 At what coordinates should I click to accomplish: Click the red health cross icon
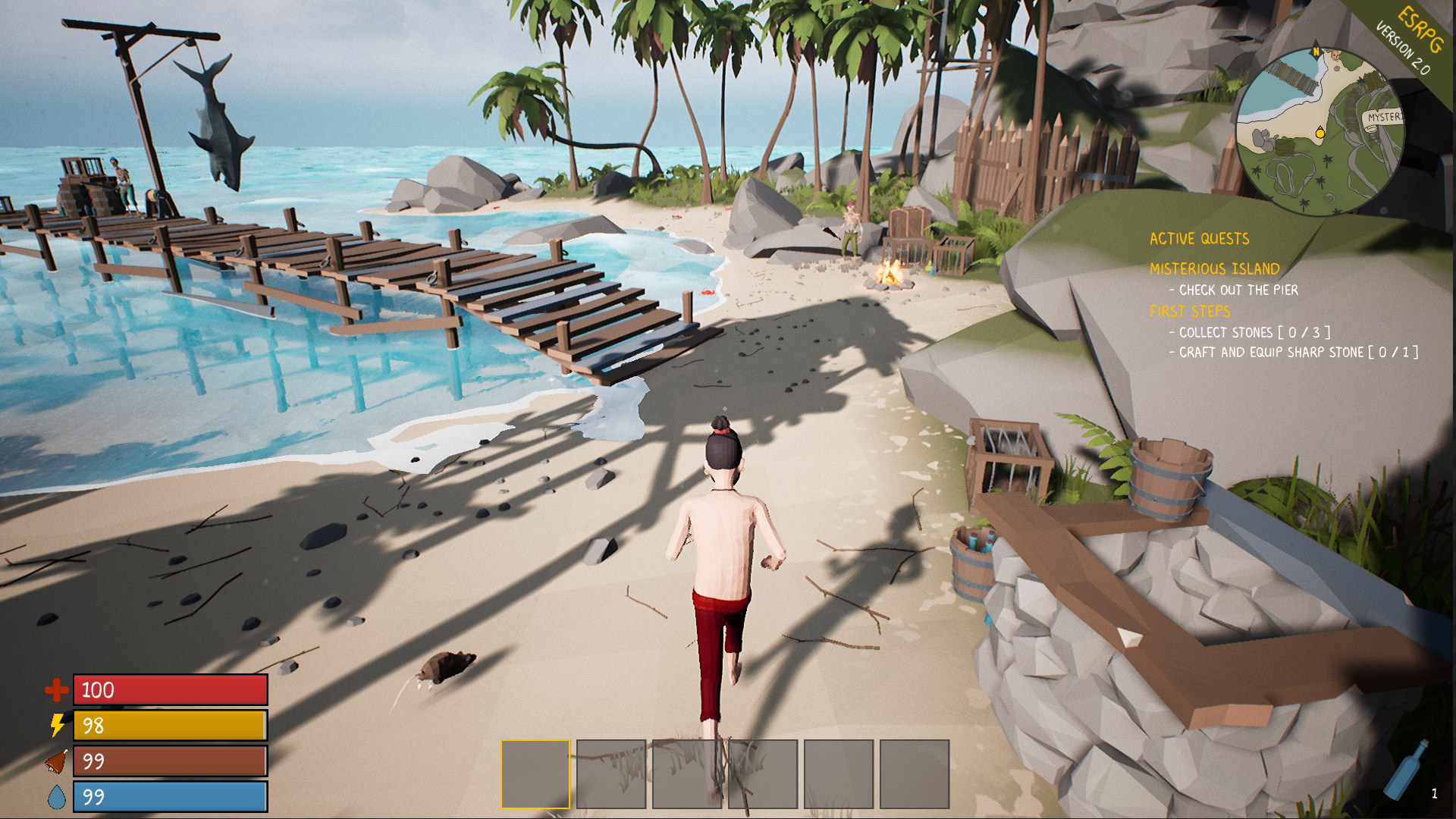coord(56,691)
